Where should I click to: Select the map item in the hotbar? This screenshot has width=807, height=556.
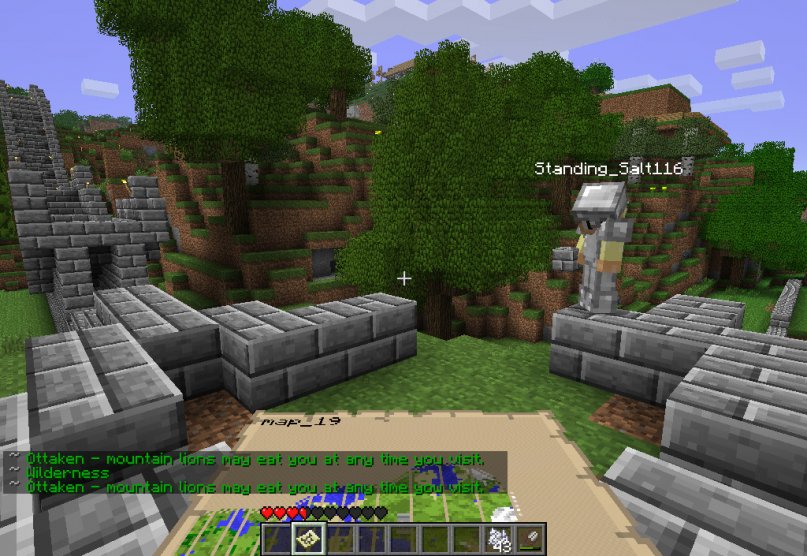pos(306,540)
